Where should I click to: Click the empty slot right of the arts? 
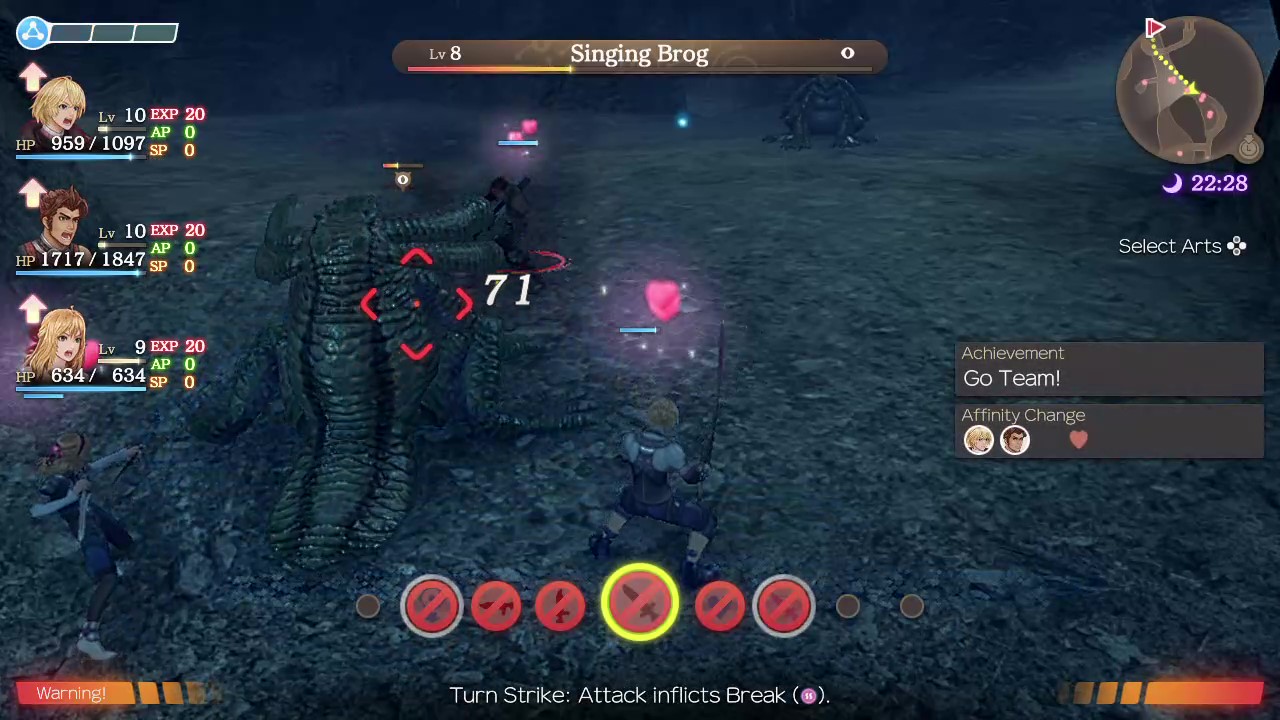click(847, 606)
